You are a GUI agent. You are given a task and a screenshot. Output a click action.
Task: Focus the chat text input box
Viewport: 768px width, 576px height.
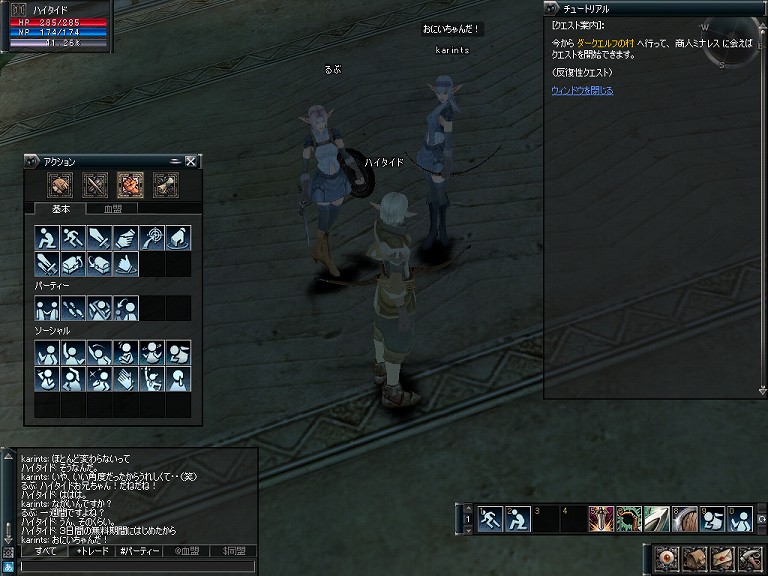pos(136,566)
